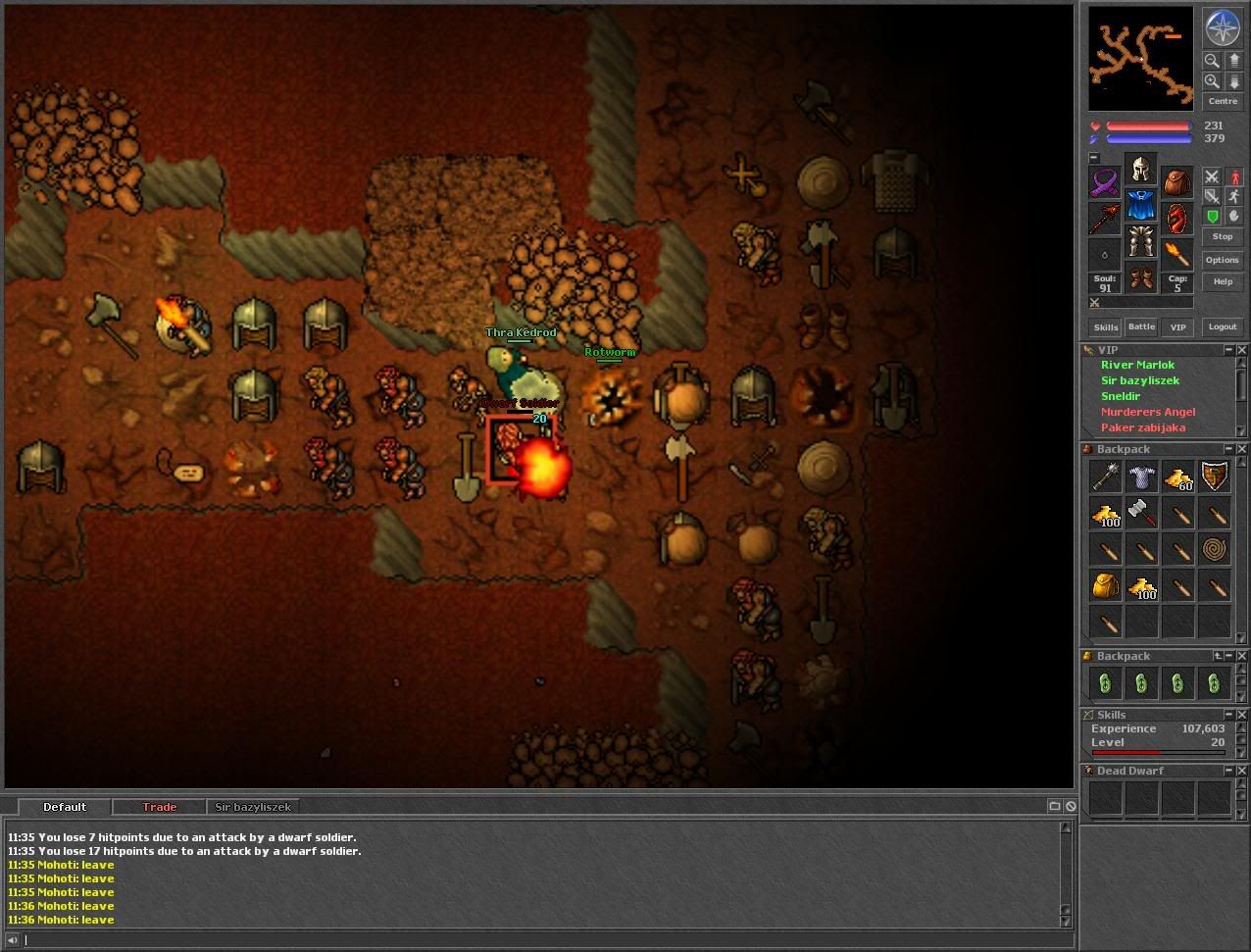This screenshot has height=952, width=1251.
Task: Select River Marlok in VIP list
Action: (x=1137, y=365)
